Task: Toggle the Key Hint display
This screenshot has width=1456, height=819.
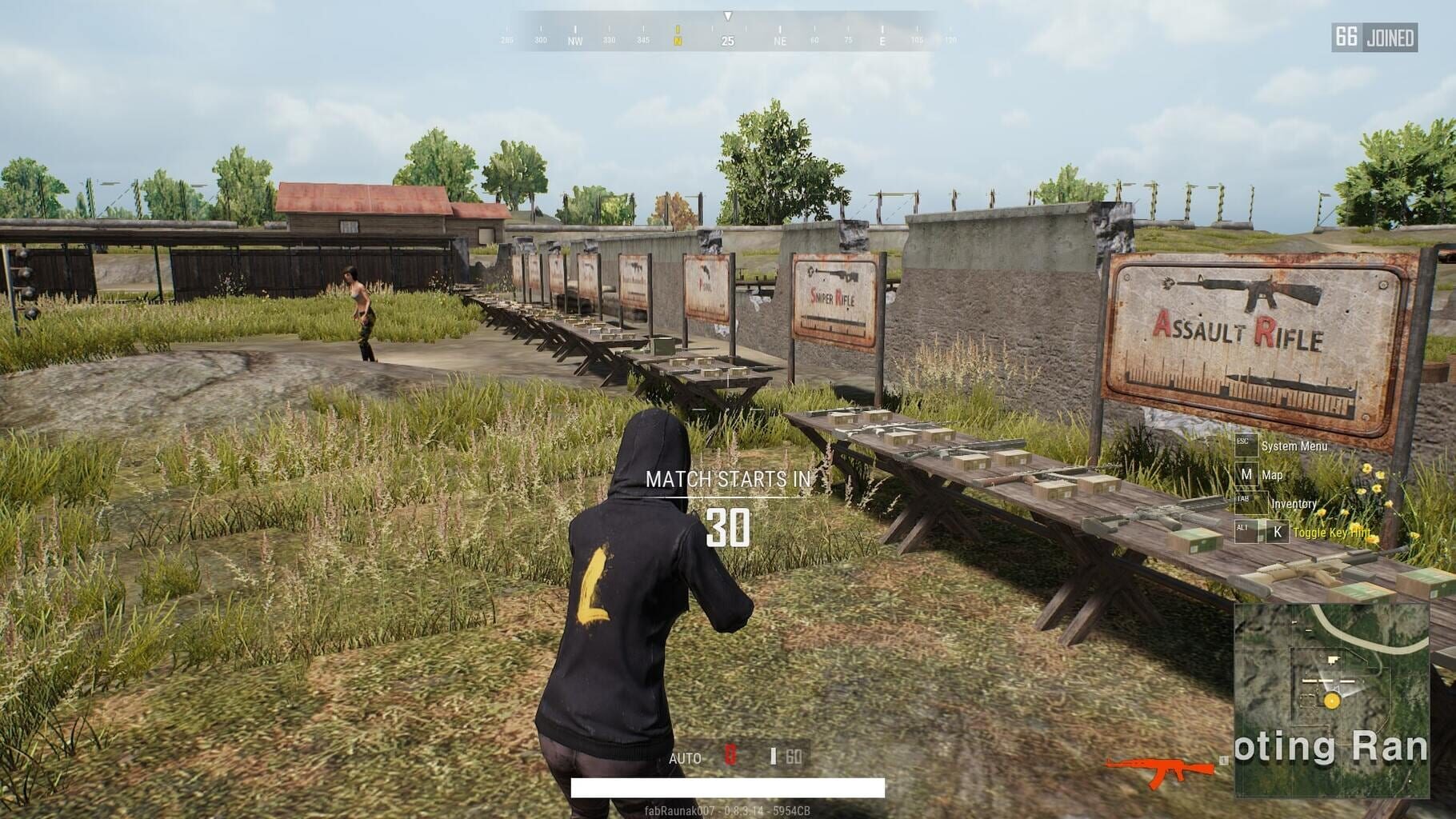Action: click(1333, 533)
